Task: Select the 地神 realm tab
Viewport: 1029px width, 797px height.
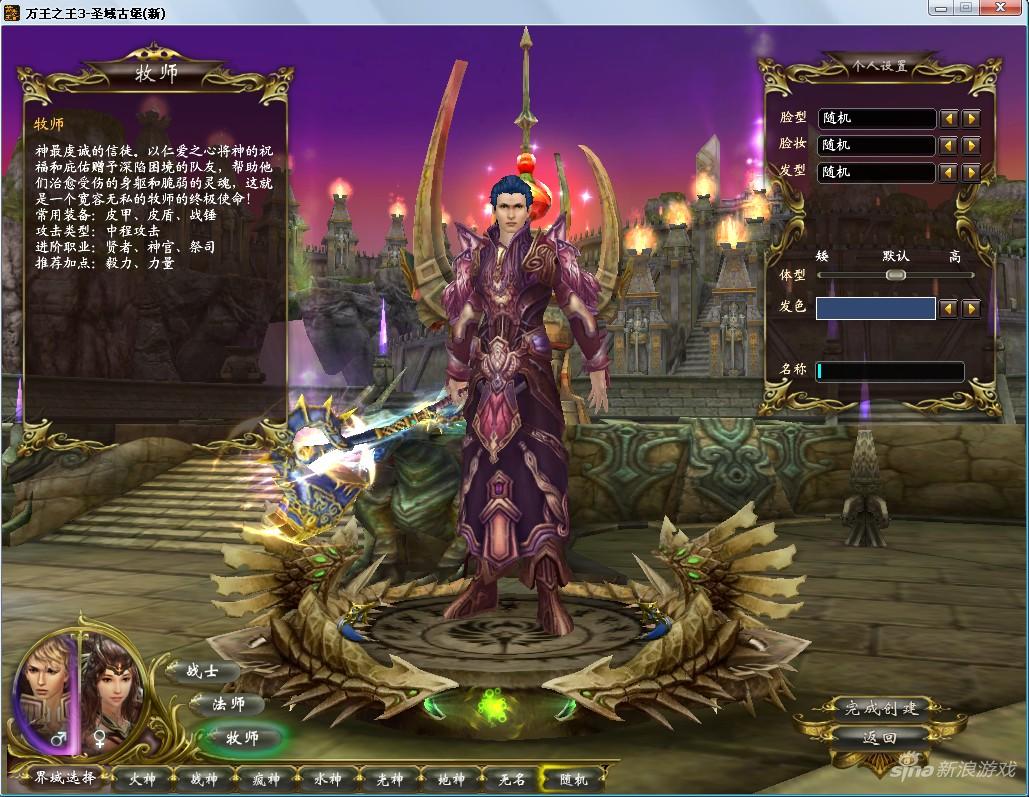Action: [451, 779]
